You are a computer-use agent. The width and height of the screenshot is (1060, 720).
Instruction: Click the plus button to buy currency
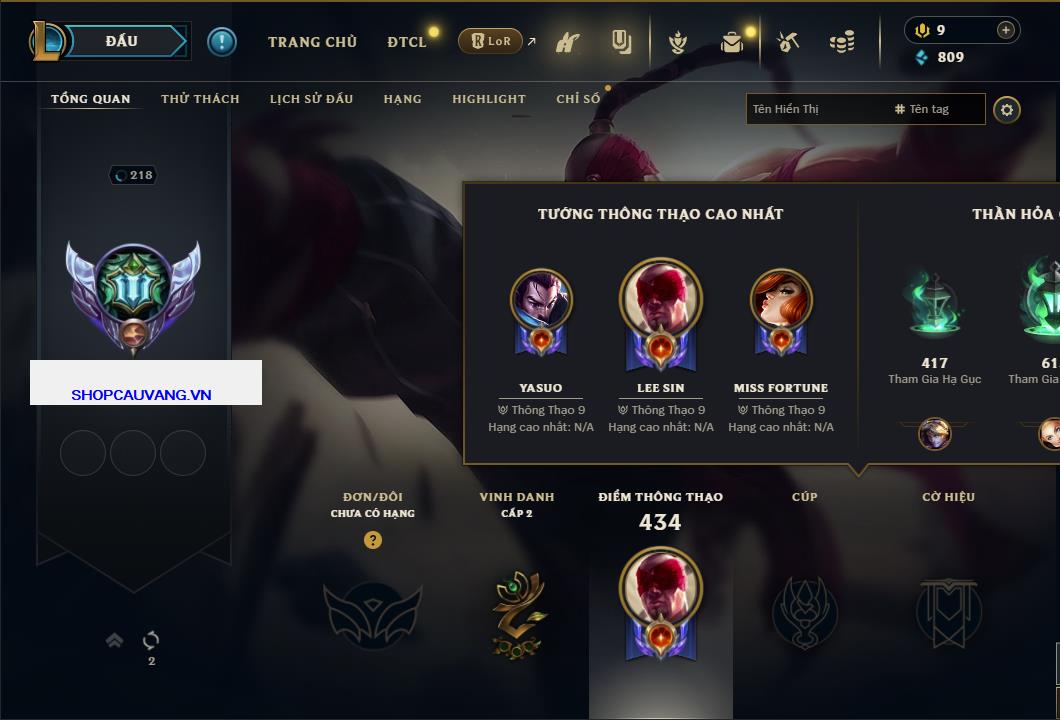click(x=1006, y=30)
